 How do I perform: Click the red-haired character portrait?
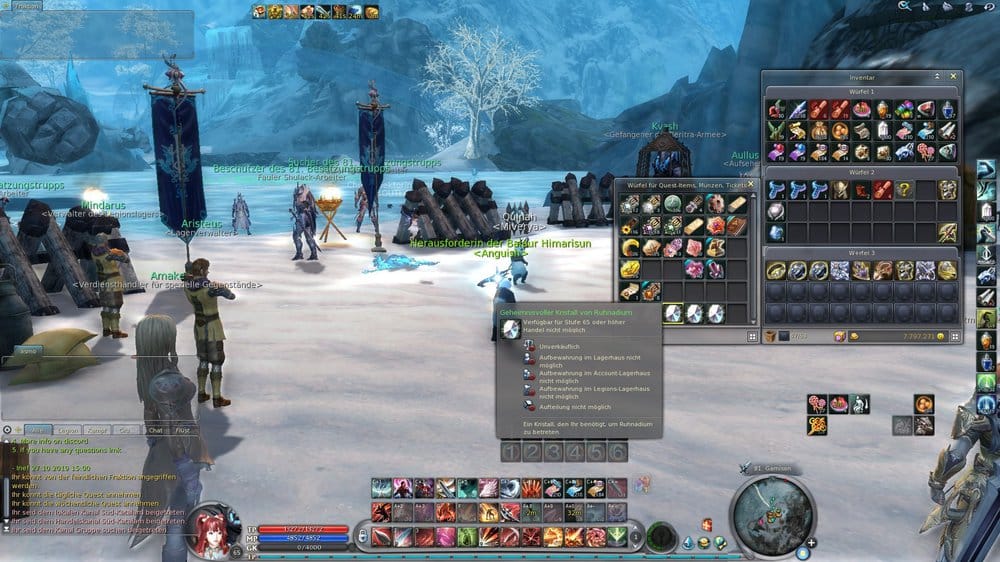pyautogui.click(x=210, y=528)
